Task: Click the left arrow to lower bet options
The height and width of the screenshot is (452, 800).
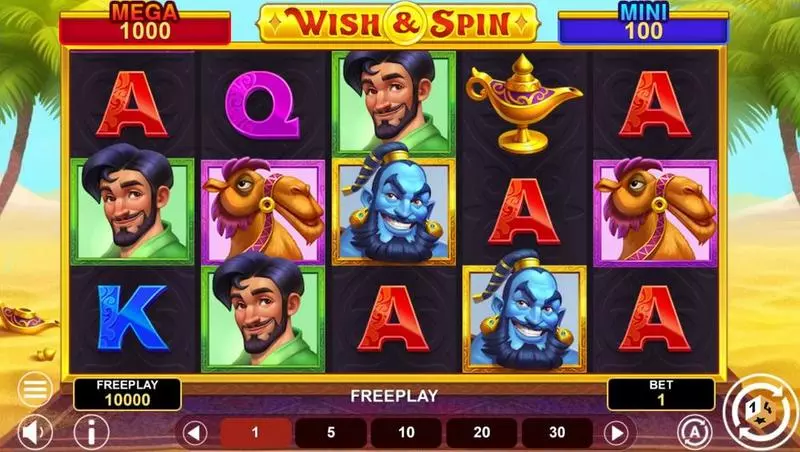Action: coord(196,433)
